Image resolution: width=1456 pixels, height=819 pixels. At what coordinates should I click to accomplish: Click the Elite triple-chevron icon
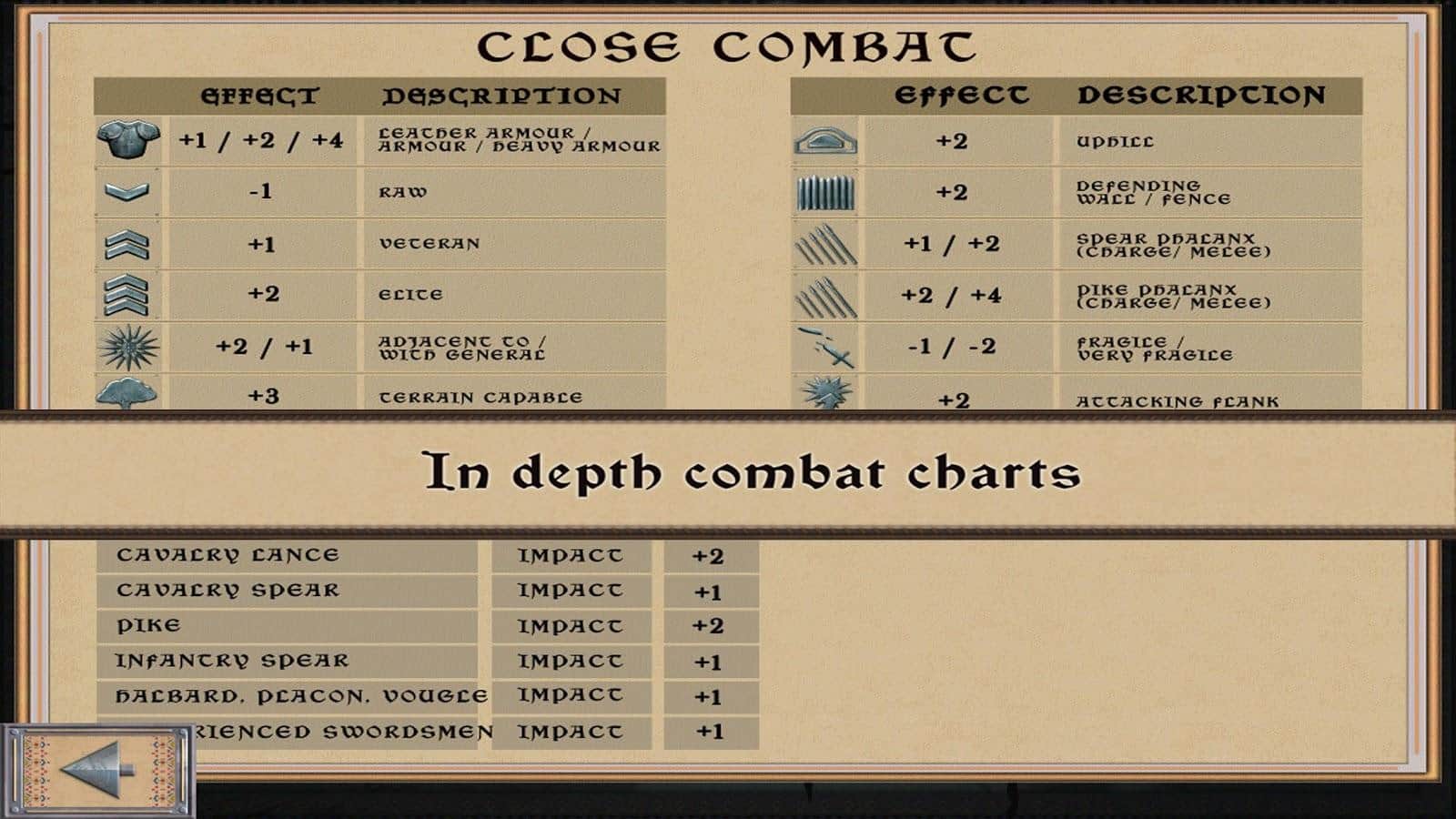point(130,292)
